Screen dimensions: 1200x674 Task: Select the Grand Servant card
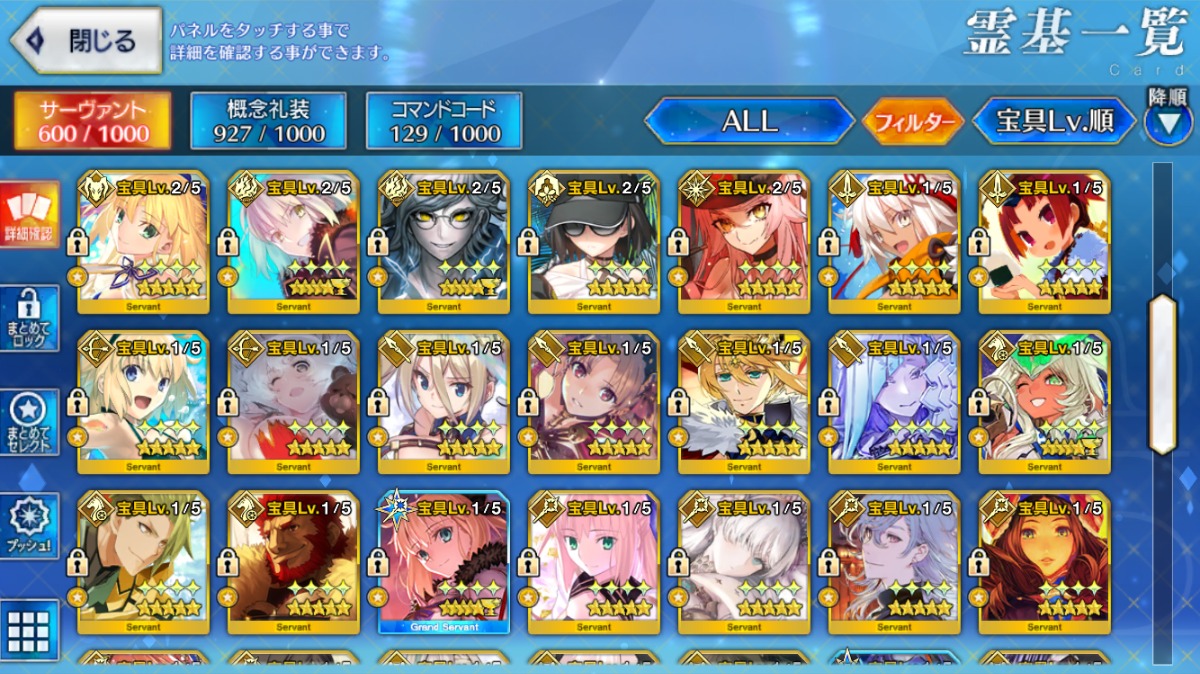click(444, 562)
